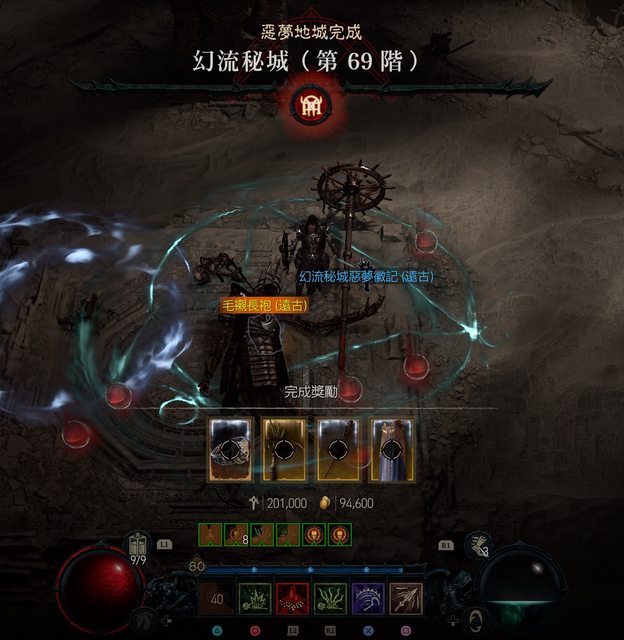624x640 pixels.
Task: Activate the purple crescent claw skill
Action: tap(367, 599)
